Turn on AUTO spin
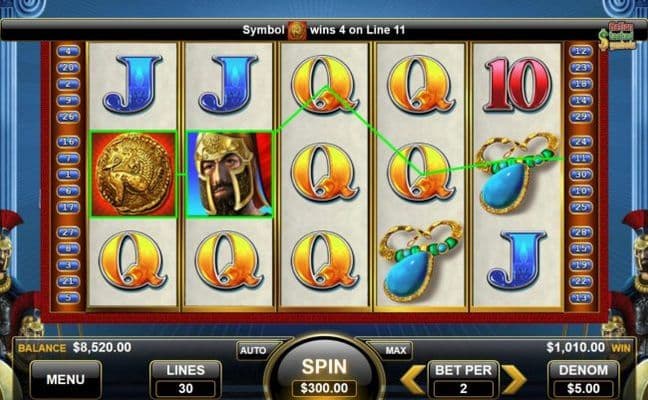The width and height of the screenshot is (648, 400). click(x=250, y=351)
